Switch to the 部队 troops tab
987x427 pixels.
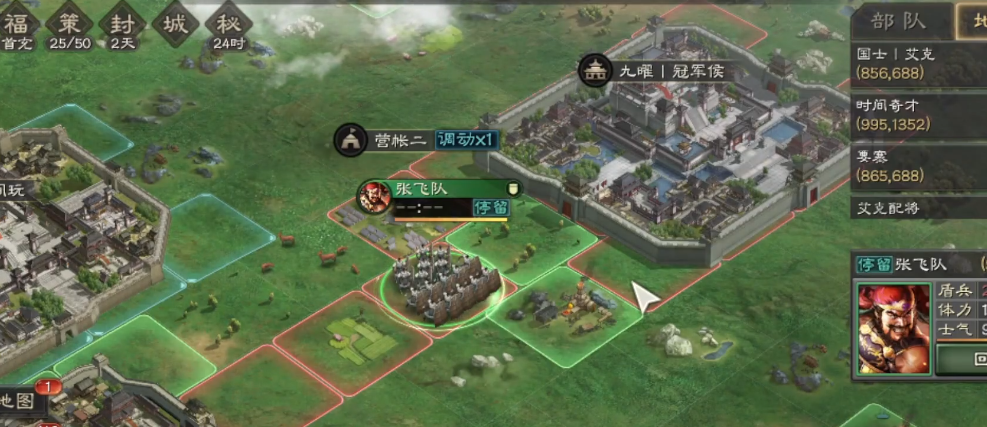897,21
